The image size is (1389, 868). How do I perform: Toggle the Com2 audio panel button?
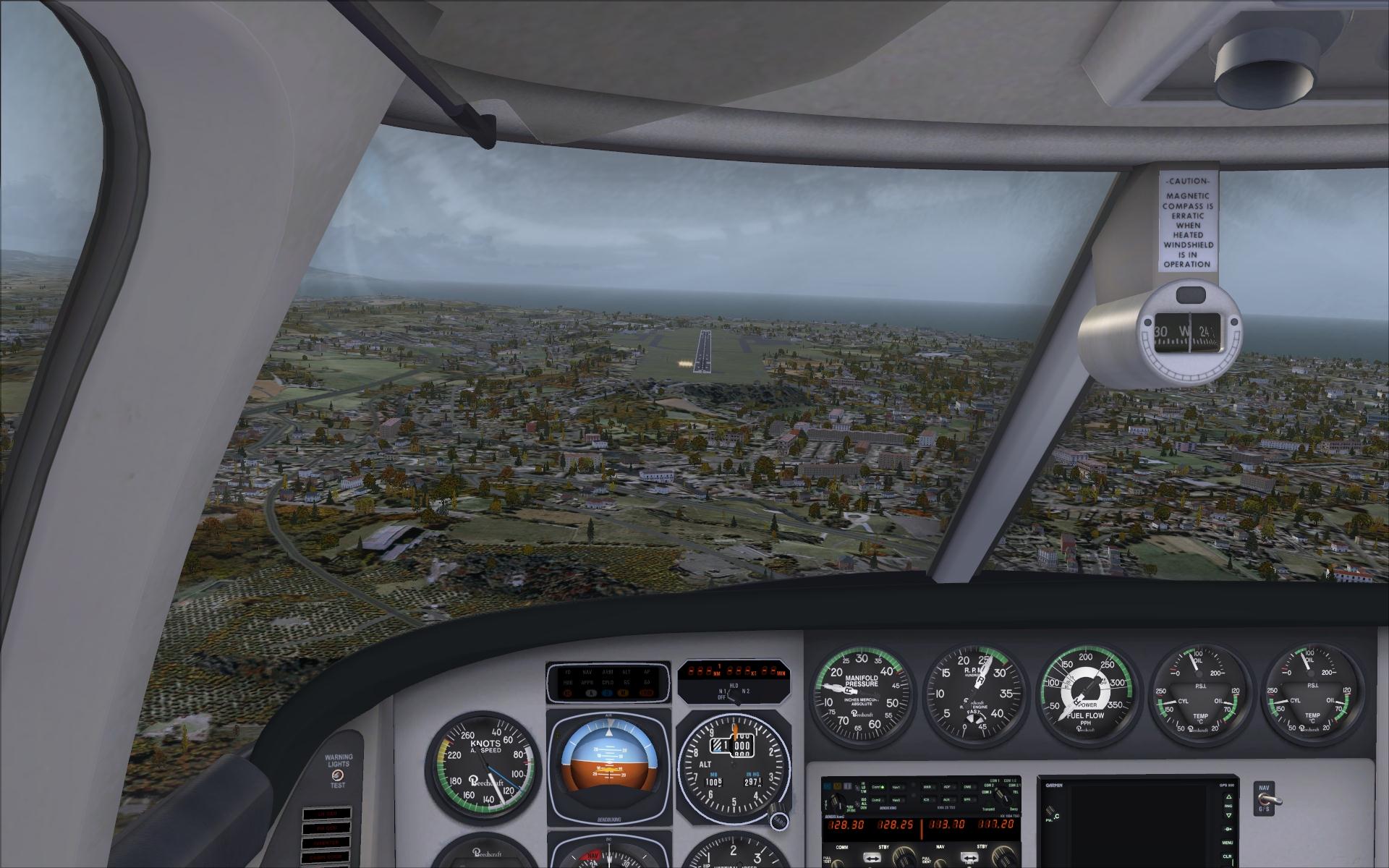coord(876,800)
